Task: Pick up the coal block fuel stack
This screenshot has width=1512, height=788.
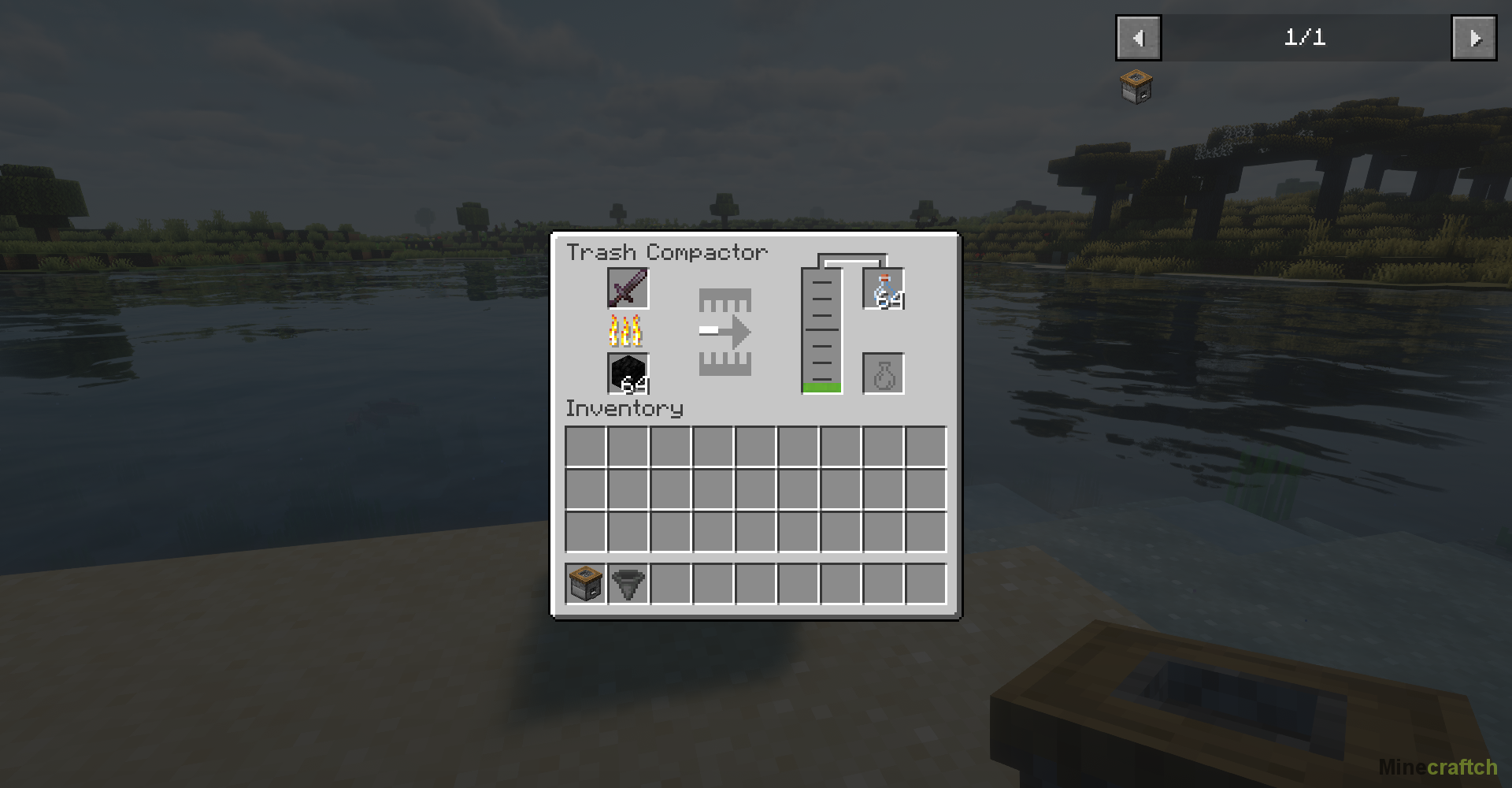Action: 628,374
